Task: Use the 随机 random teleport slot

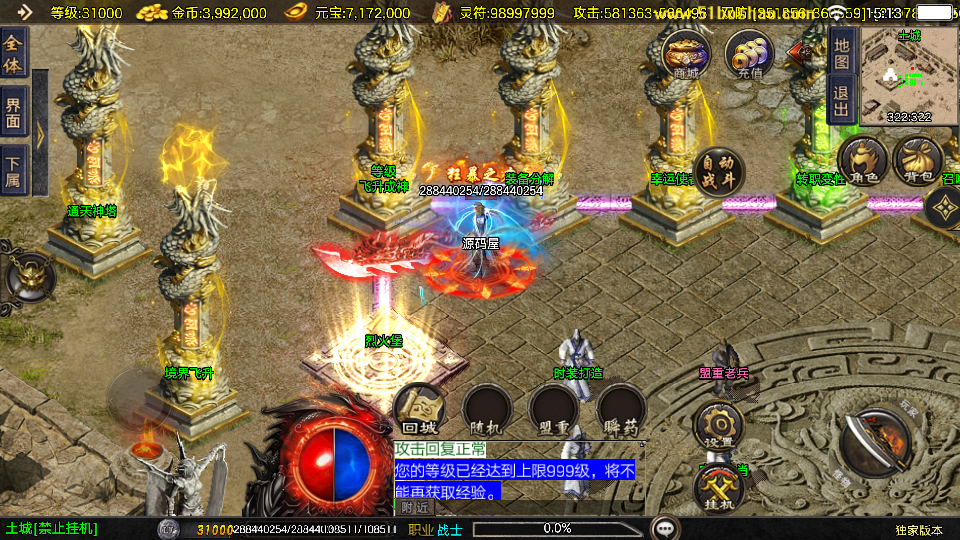Action: pos(487,410)
